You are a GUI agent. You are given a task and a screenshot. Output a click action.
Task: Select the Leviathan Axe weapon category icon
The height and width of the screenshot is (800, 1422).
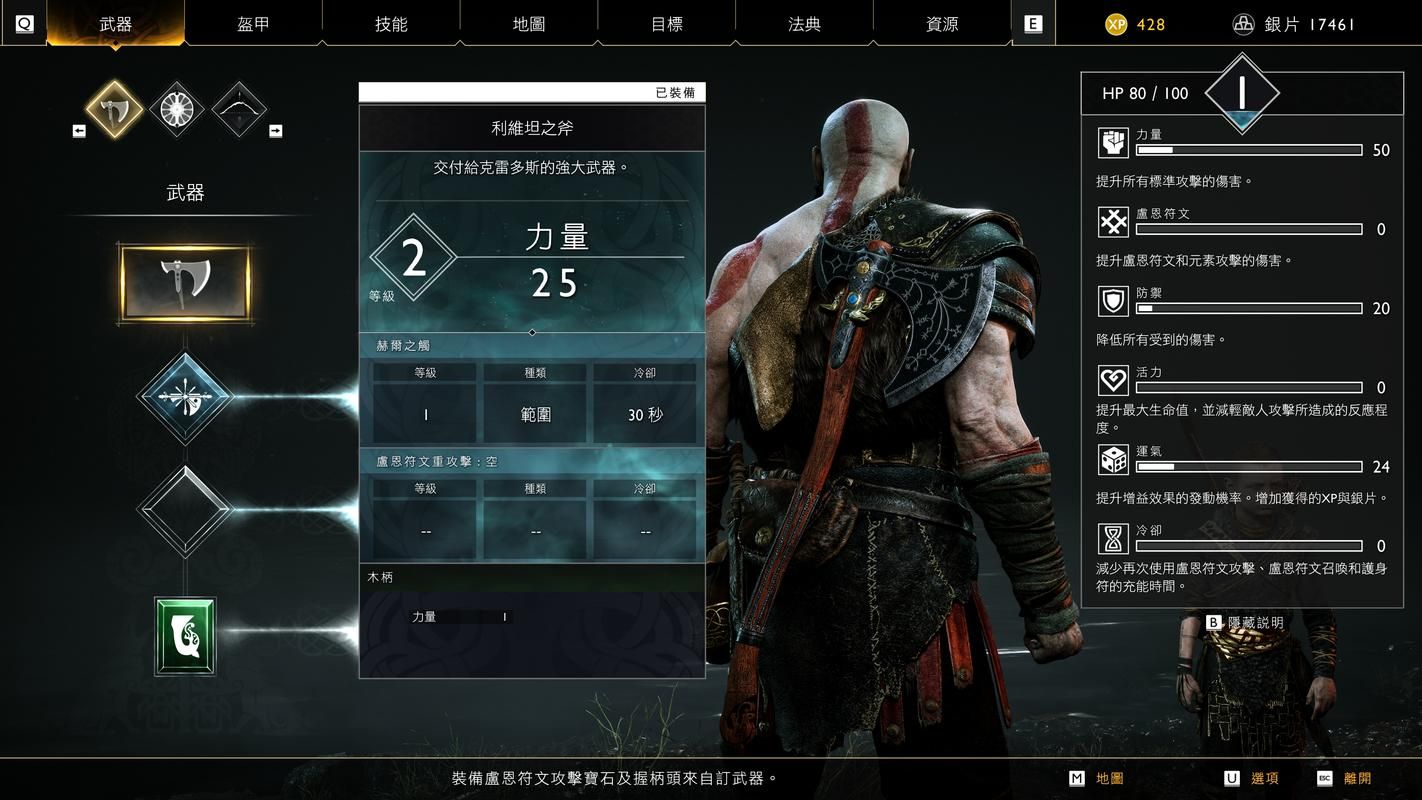[x=114, y=108]
